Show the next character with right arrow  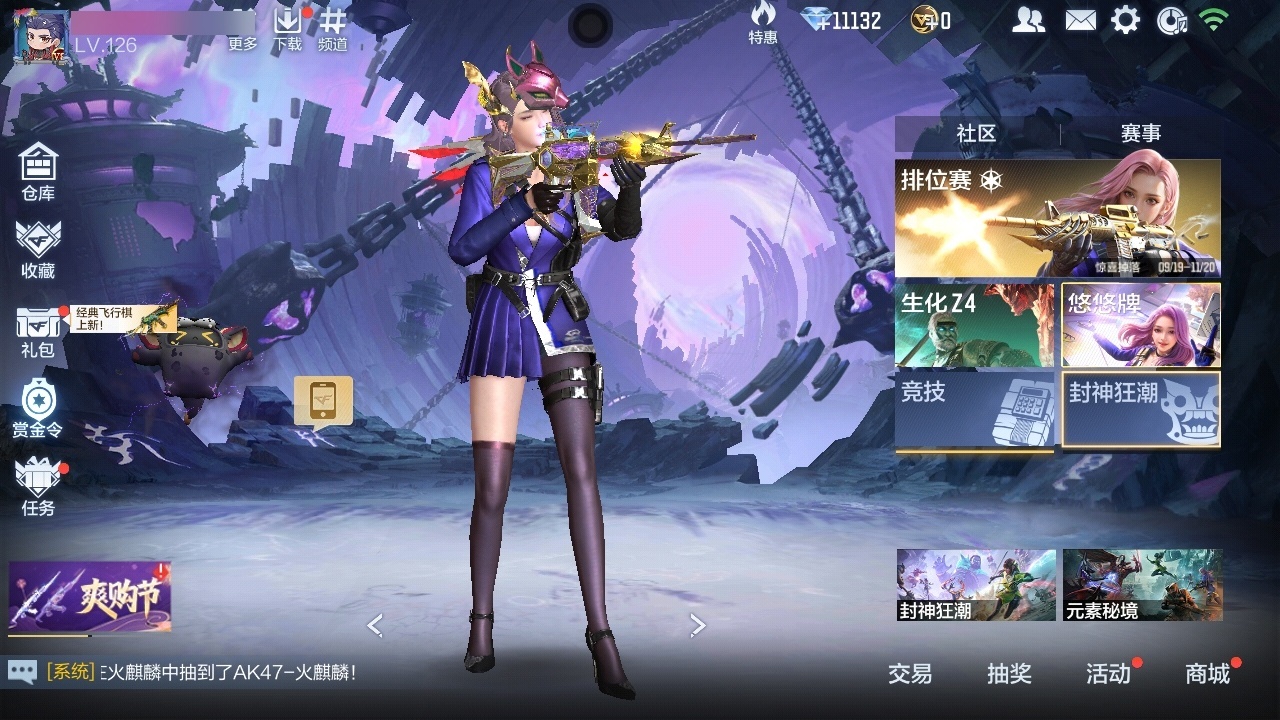click(x=697, y=626)
